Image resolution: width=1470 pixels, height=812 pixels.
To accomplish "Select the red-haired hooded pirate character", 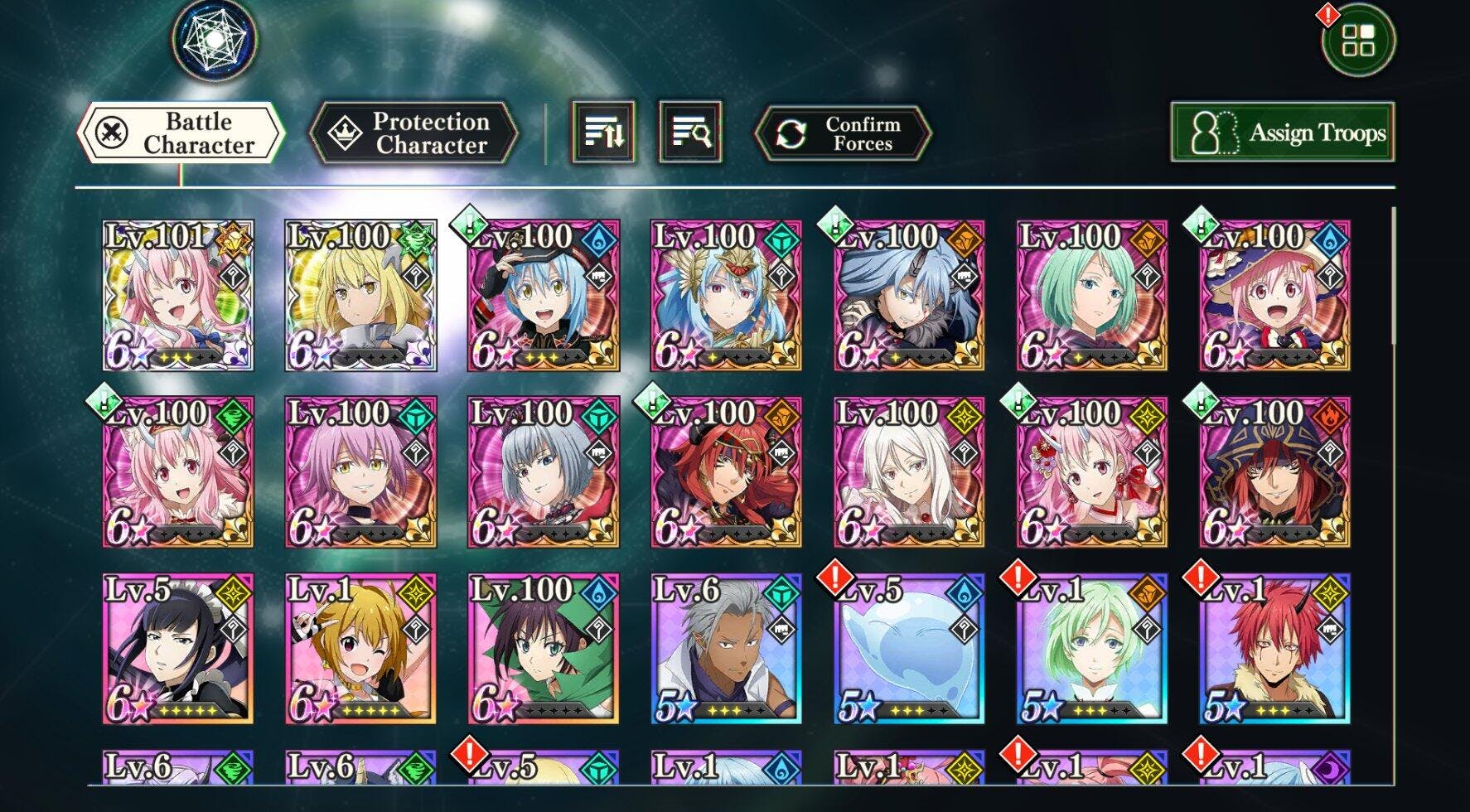I will click(1274, 471).
